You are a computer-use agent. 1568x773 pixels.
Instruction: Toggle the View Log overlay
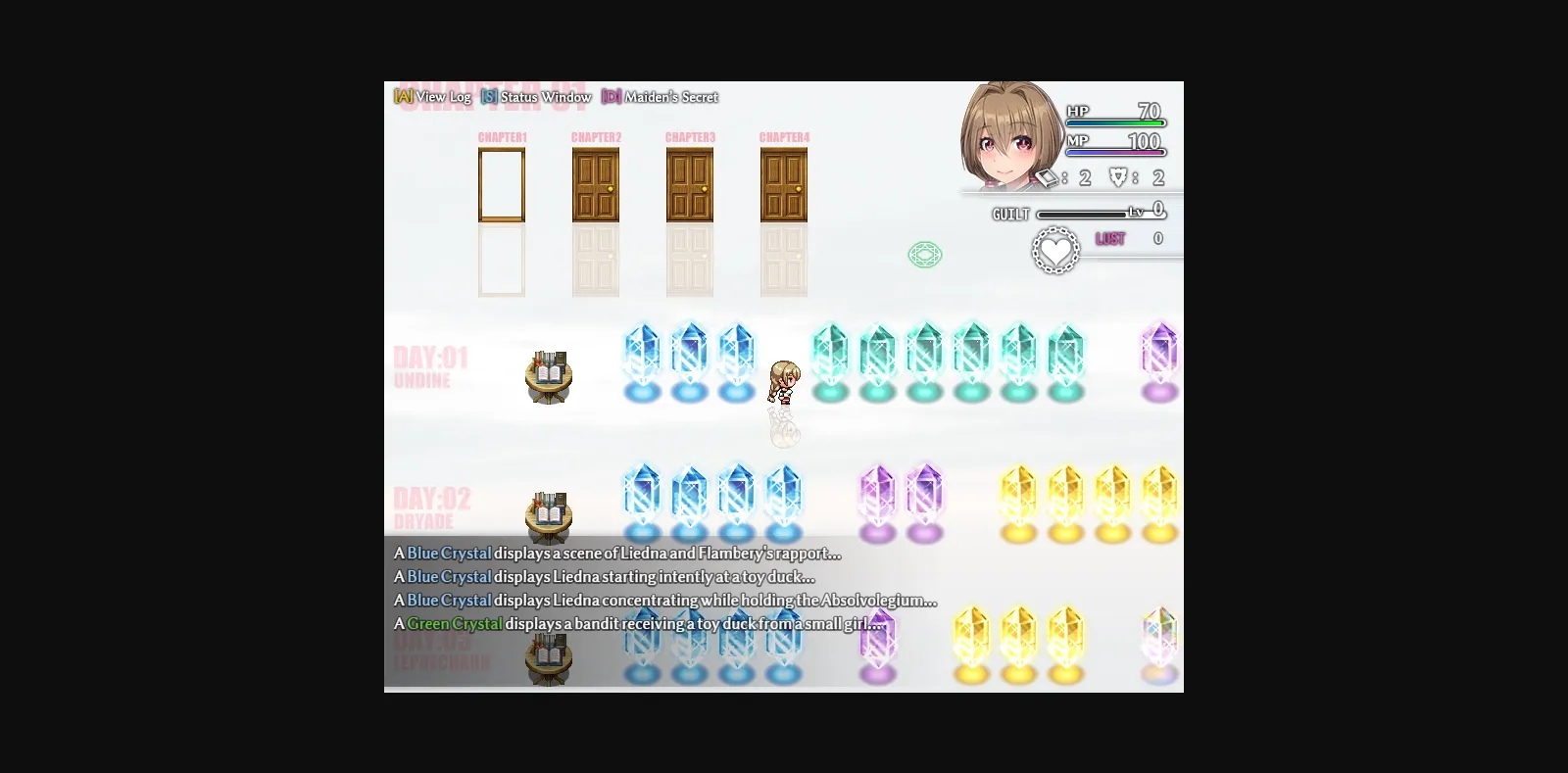[441, 97]
